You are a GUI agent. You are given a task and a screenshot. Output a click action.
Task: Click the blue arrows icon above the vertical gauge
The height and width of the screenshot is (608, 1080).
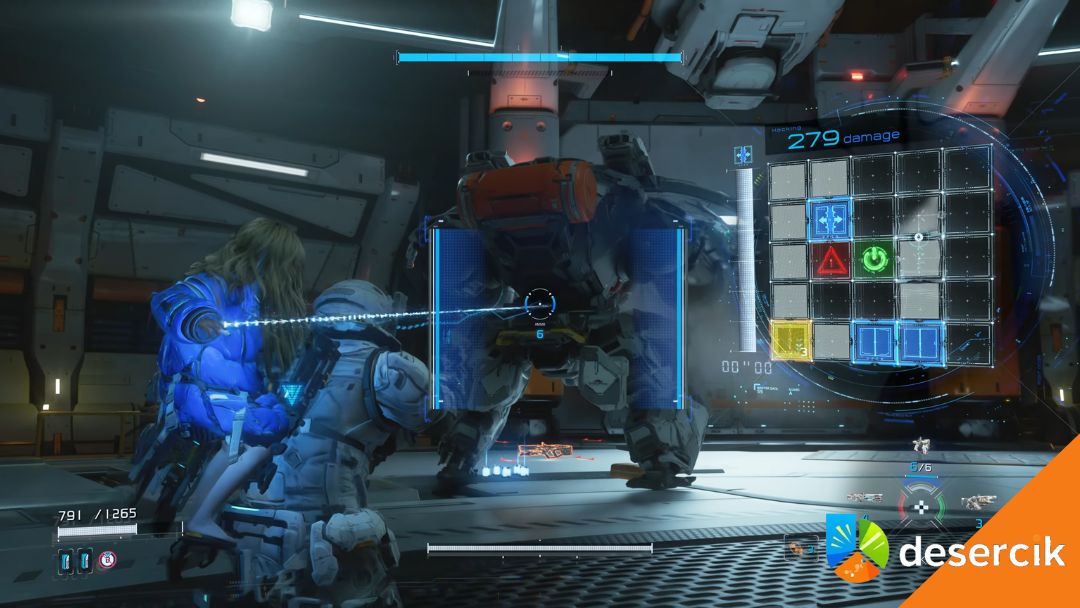742,155
